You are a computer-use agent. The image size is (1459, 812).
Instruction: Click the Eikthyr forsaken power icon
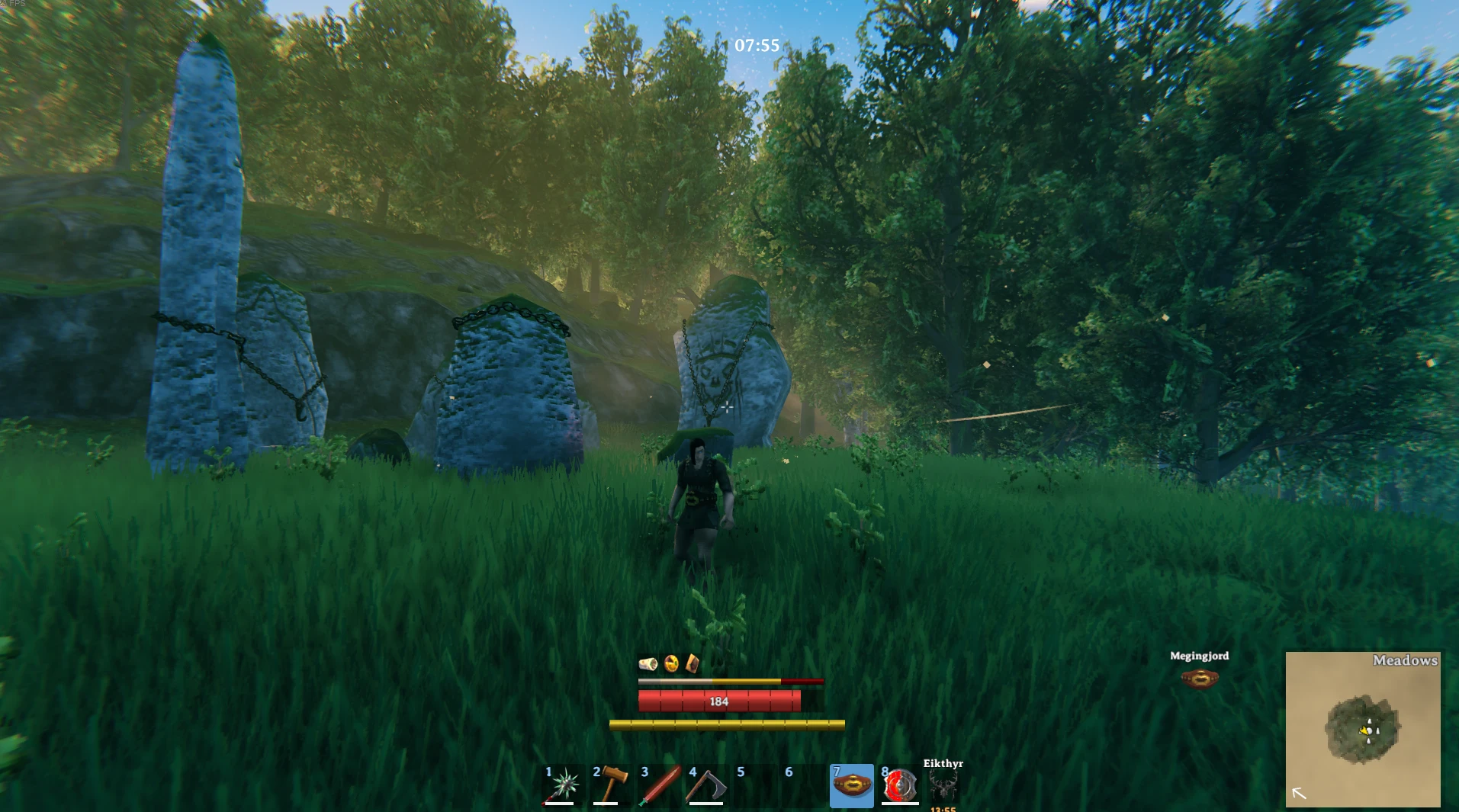click(943, 784)
